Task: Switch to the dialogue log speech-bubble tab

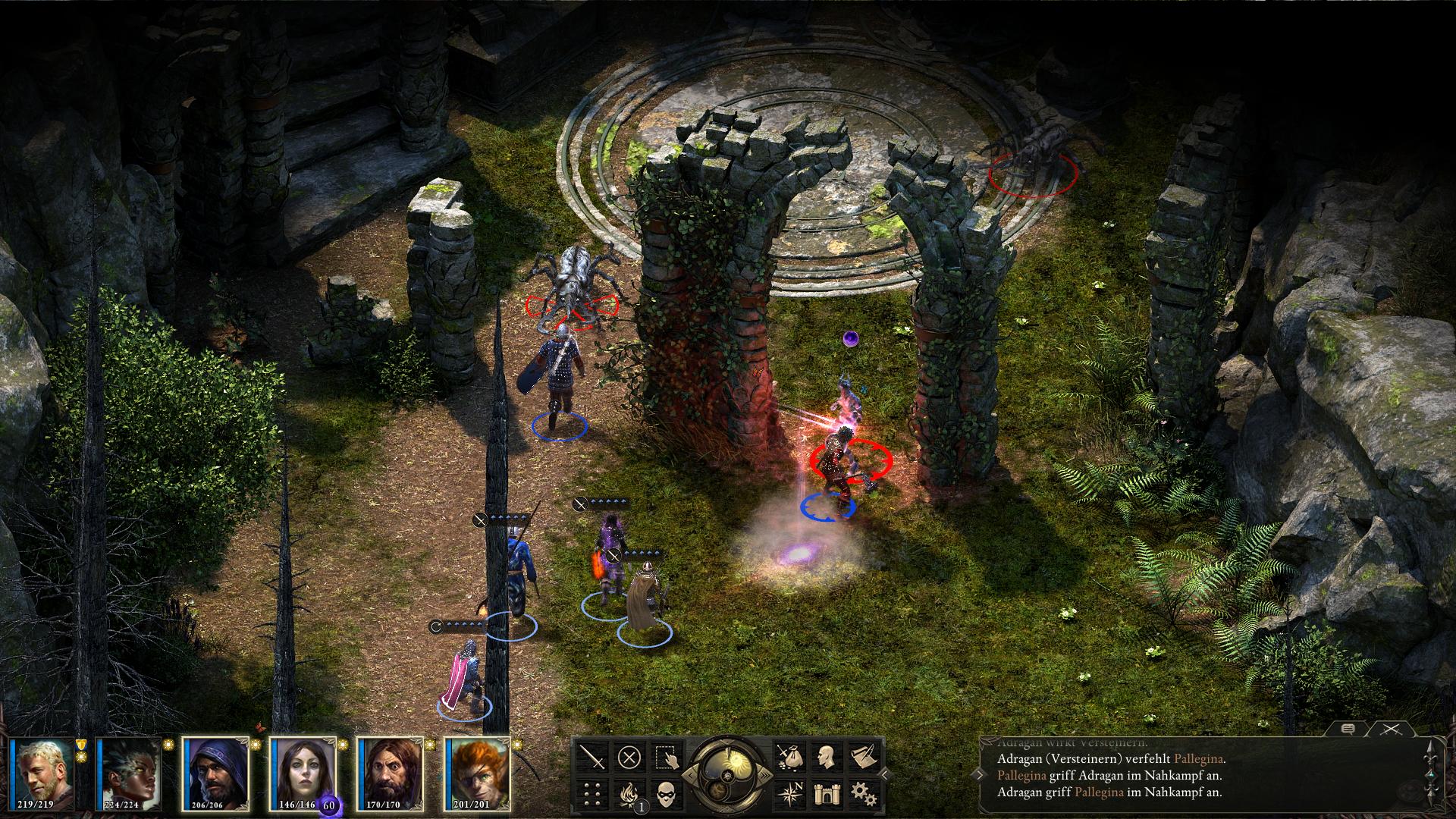Action: [1348, 729]
